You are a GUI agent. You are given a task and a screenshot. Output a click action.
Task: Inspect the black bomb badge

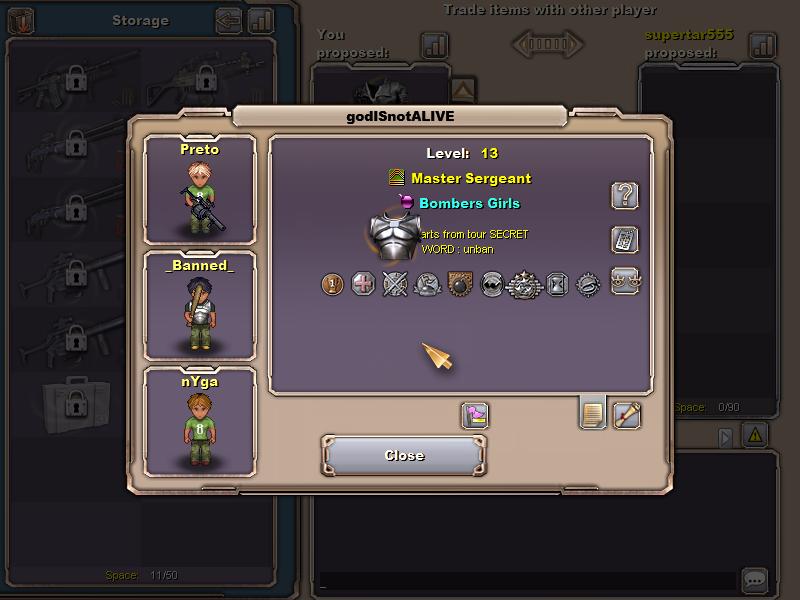pos(459,285)
